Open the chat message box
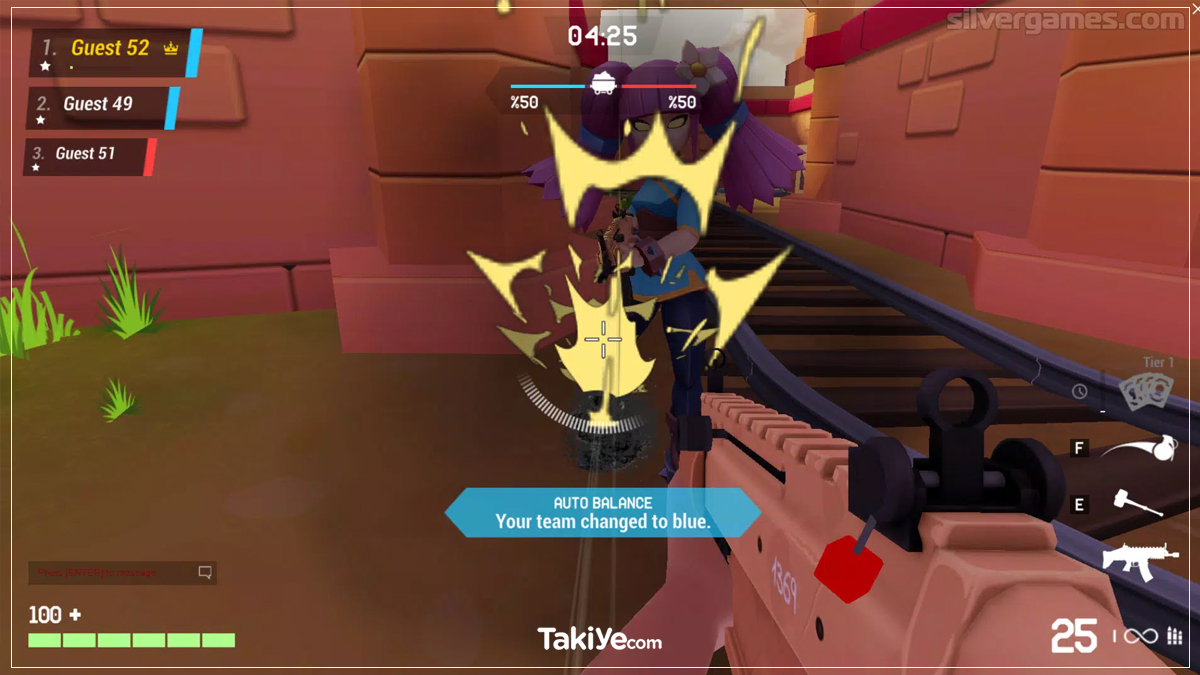The height and width of the screenshot is (675, 1200). click(122, 573)
